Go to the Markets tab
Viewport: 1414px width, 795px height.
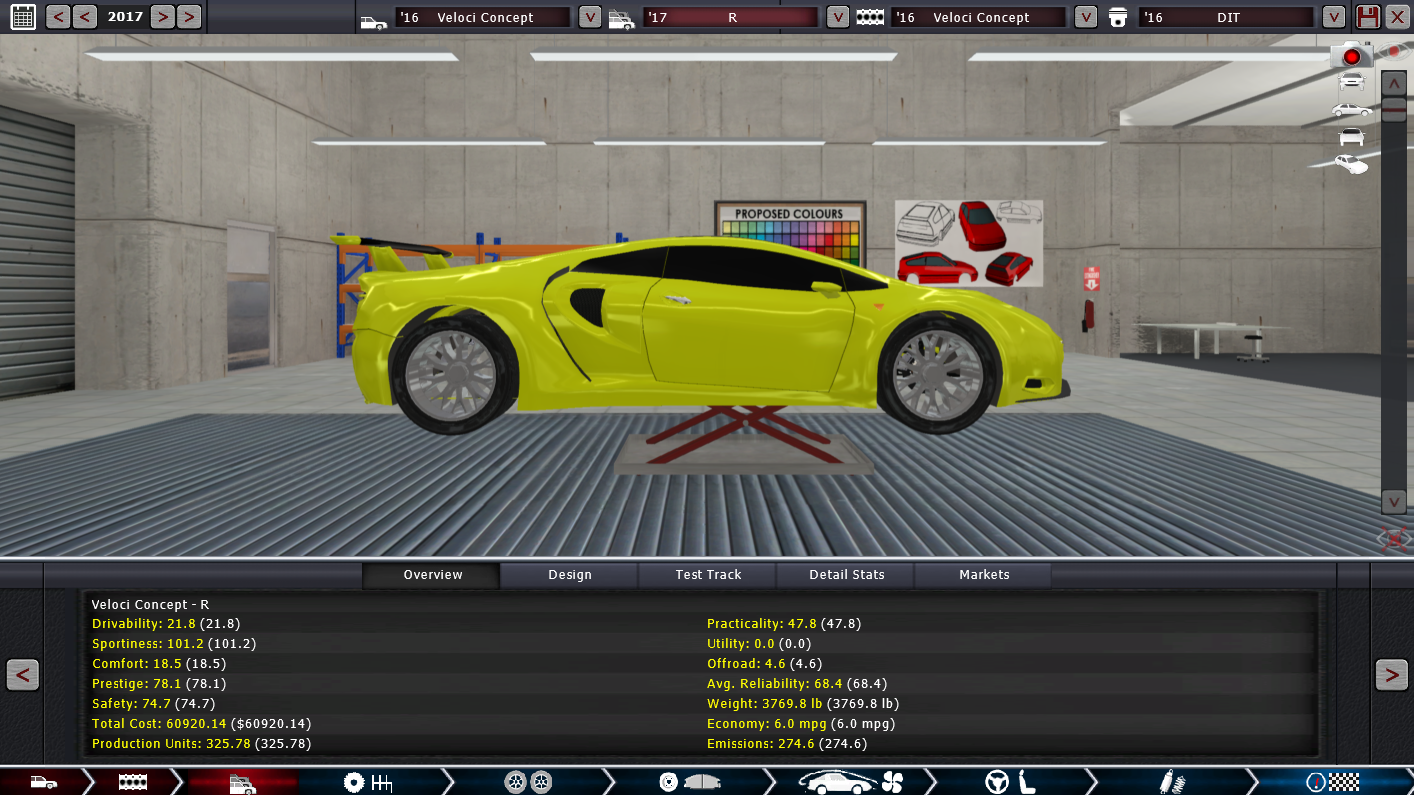(984, 575)
